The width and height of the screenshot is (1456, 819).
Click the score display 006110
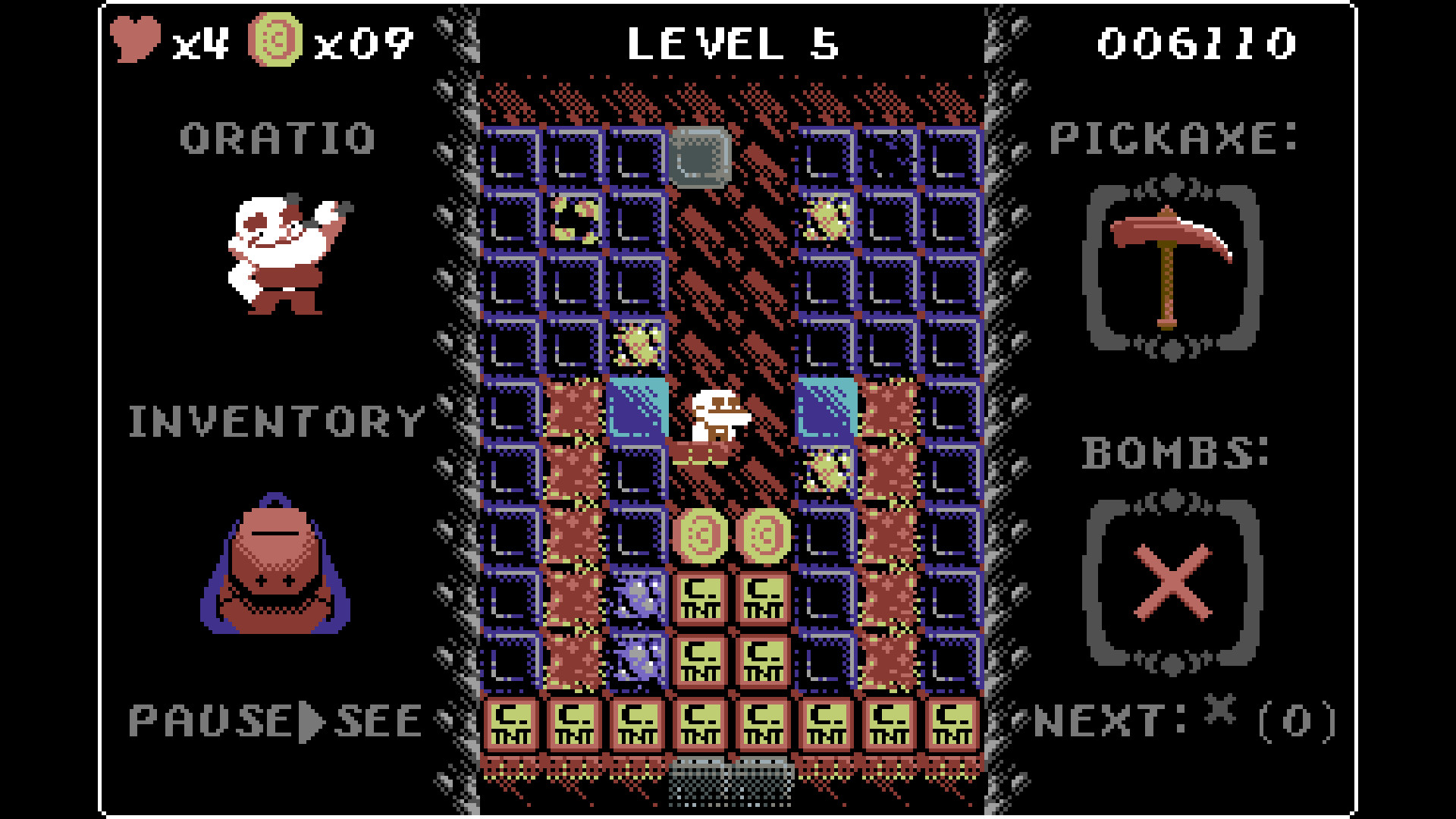click(1198, 42)
